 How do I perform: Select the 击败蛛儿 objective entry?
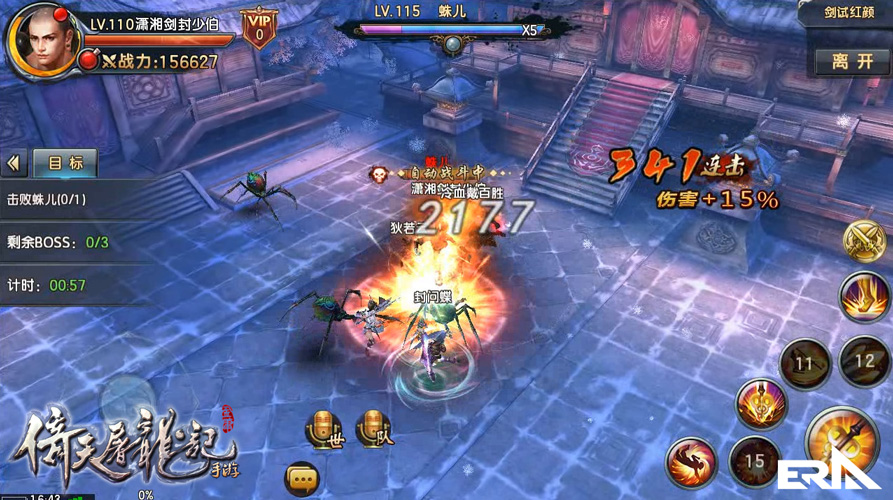[x=46, y=199]
